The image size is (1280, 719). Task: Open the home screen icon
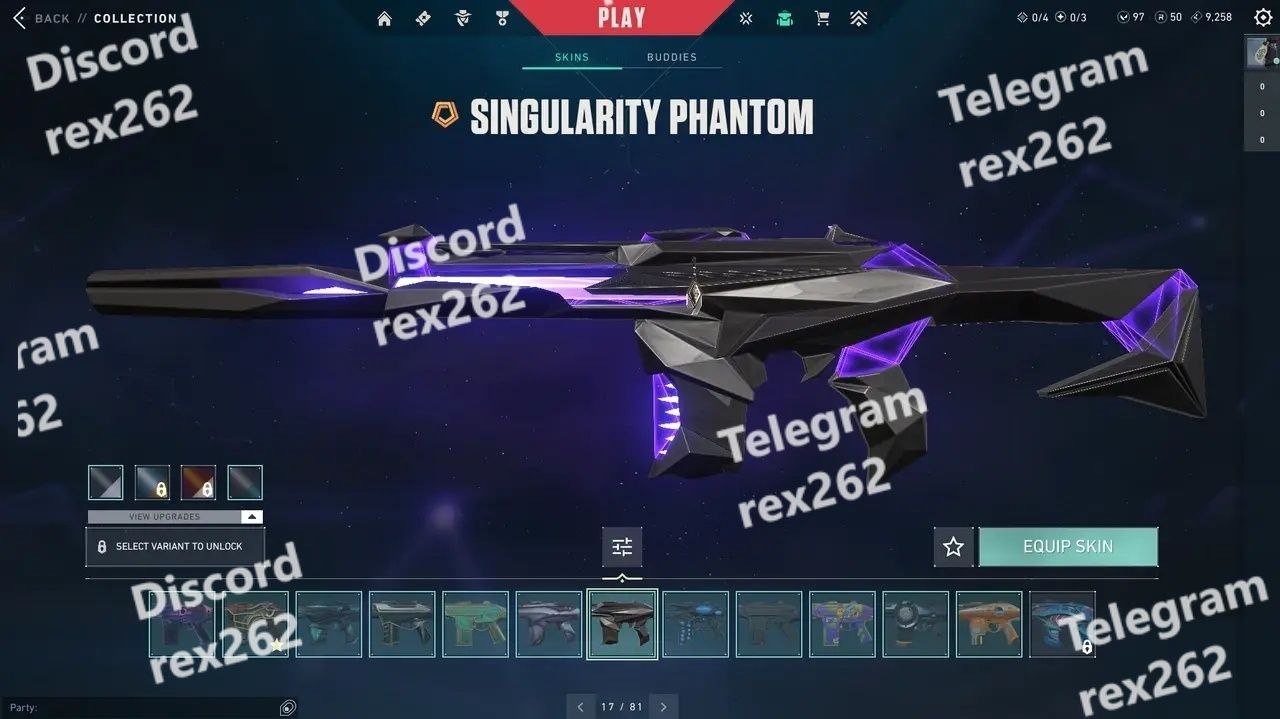(384, 18)
